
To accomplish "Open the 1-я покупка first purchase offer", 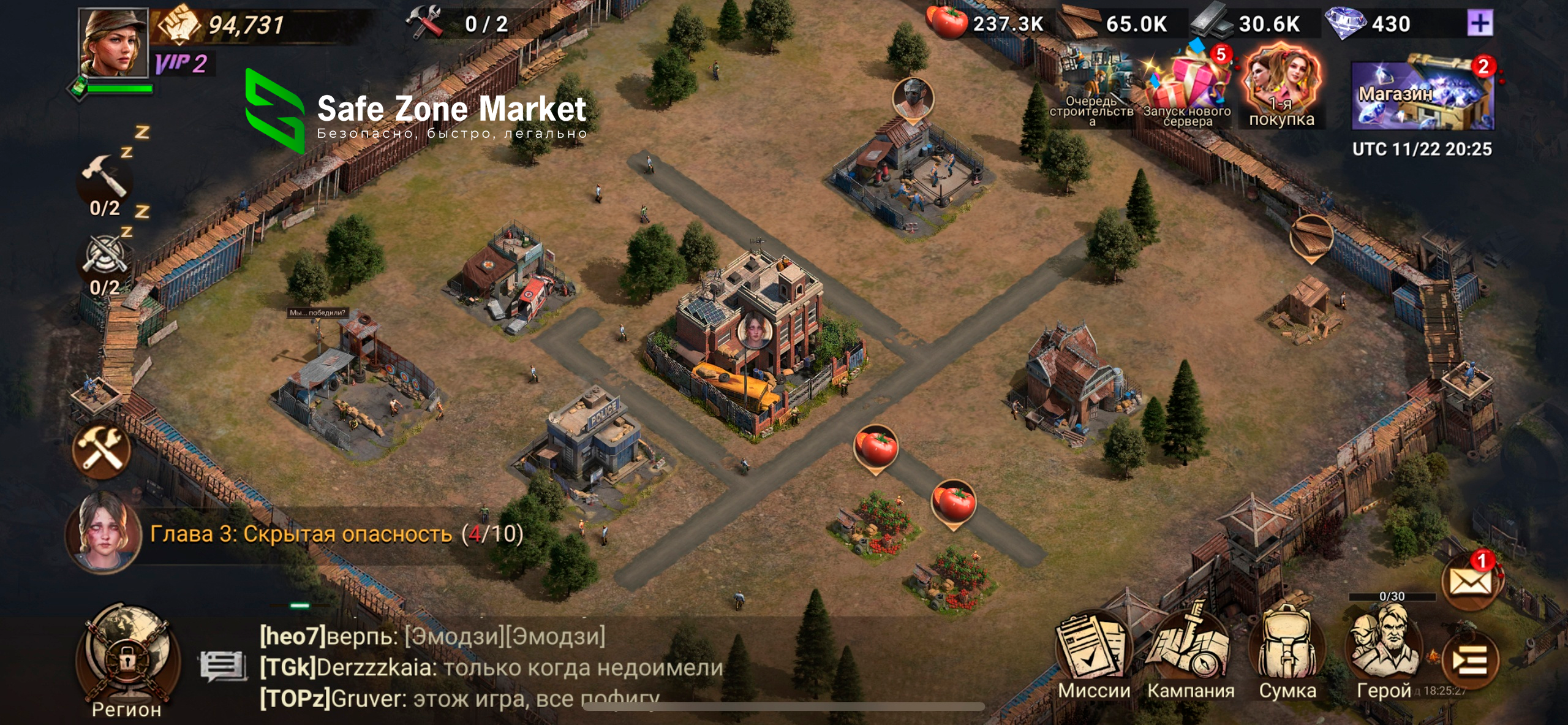I will point(1281,86).
